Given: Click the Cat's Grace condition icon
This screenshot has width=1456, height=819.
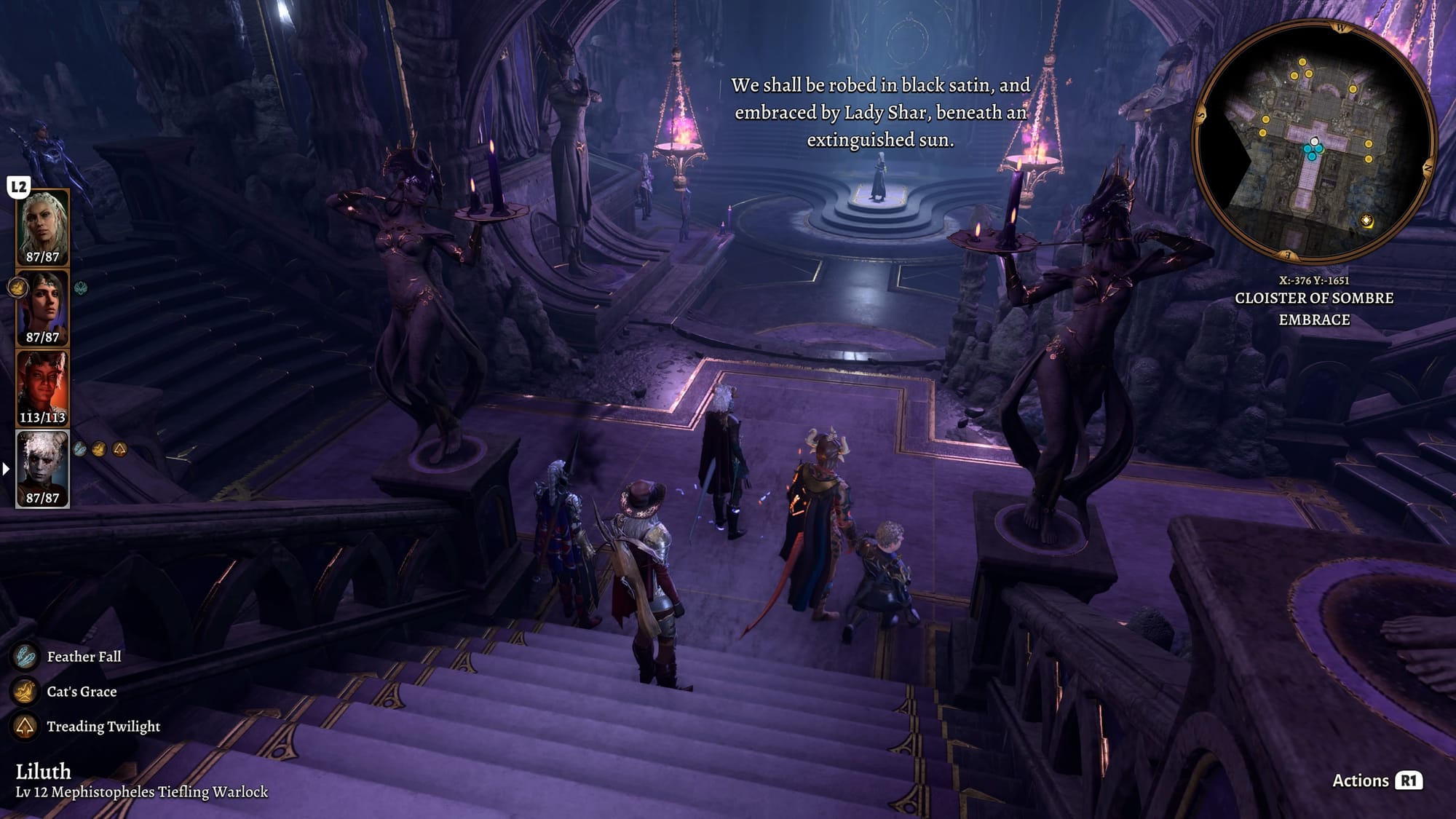Looking at the screenshot, I should 25,692.
